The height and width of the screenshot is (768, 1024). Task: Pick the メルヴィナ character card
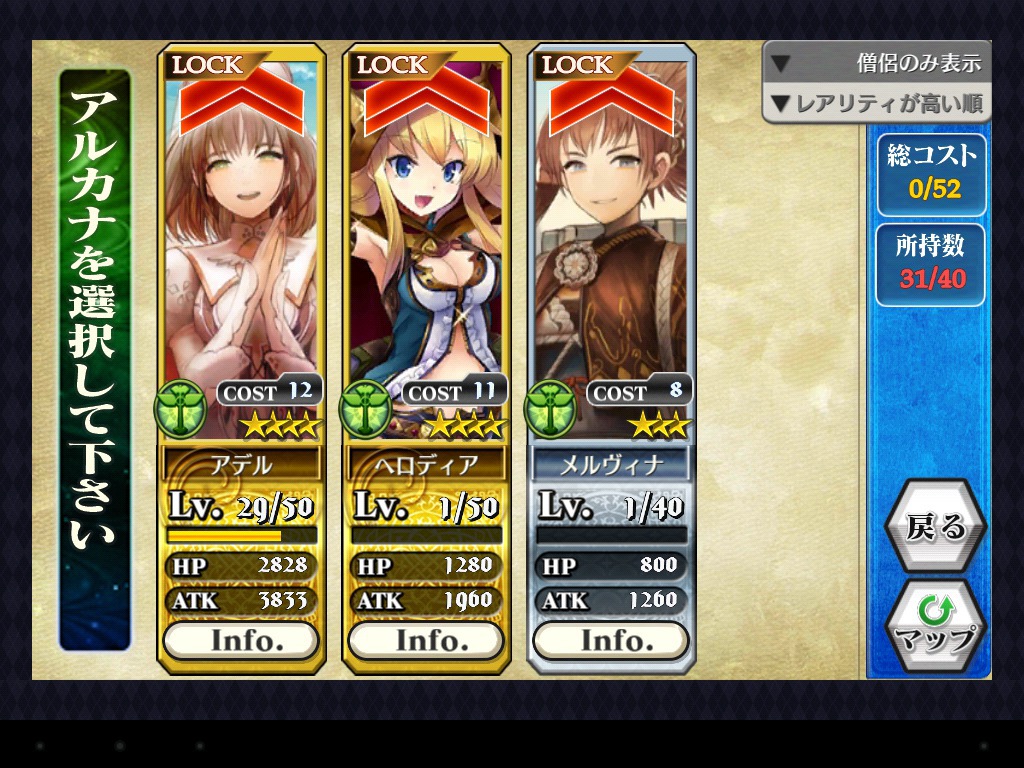point(611,250)
